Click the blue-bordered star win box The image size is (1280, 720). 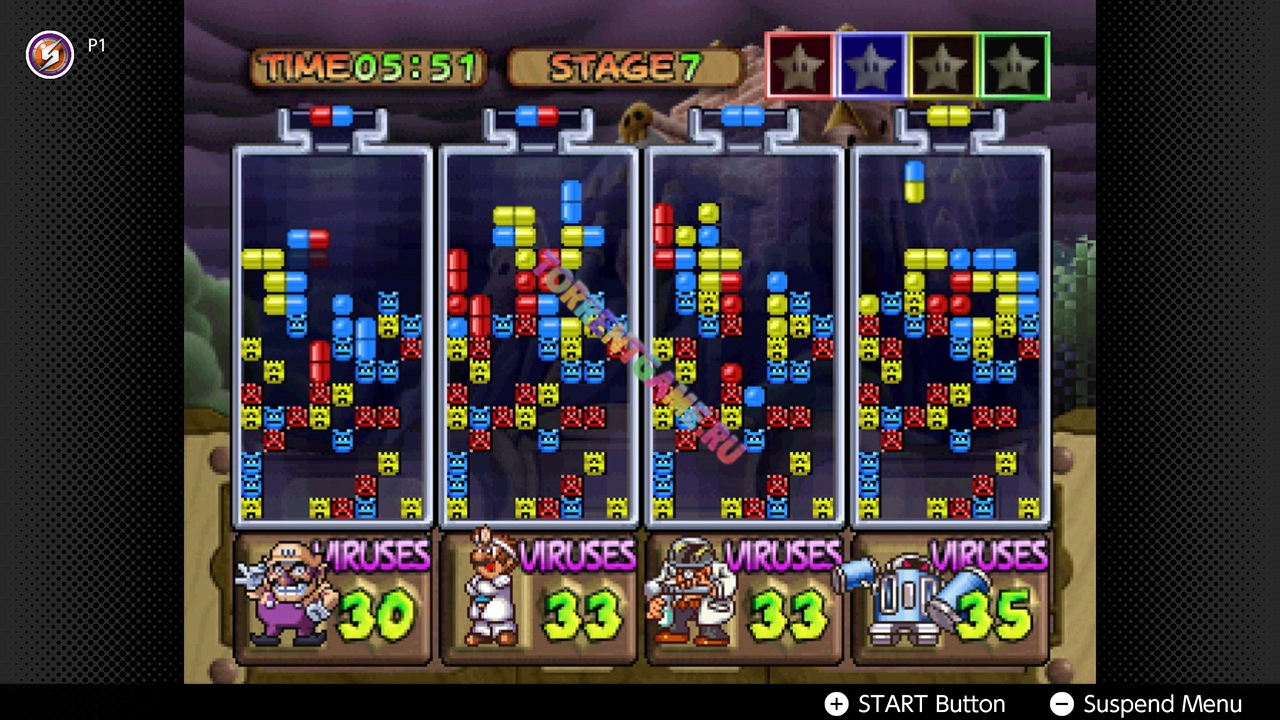[872, 66]
